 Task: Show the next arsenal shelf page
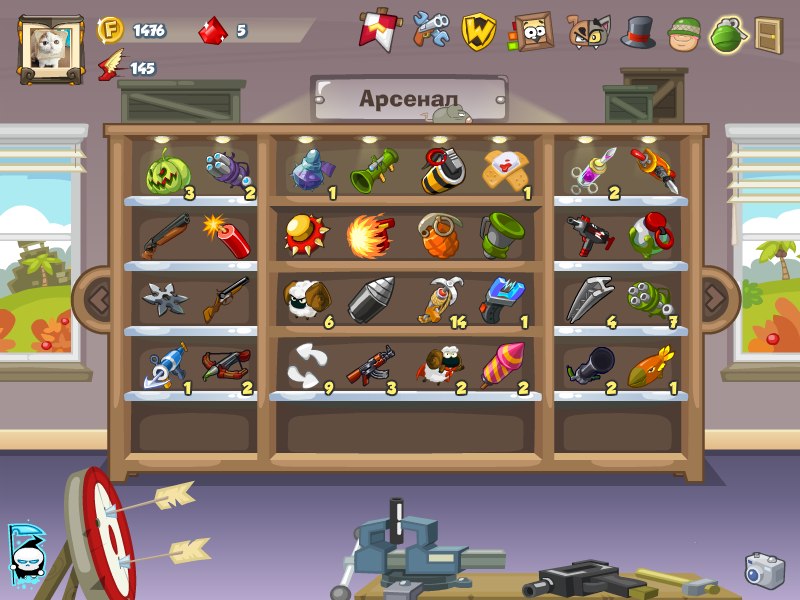pos(714,296)
